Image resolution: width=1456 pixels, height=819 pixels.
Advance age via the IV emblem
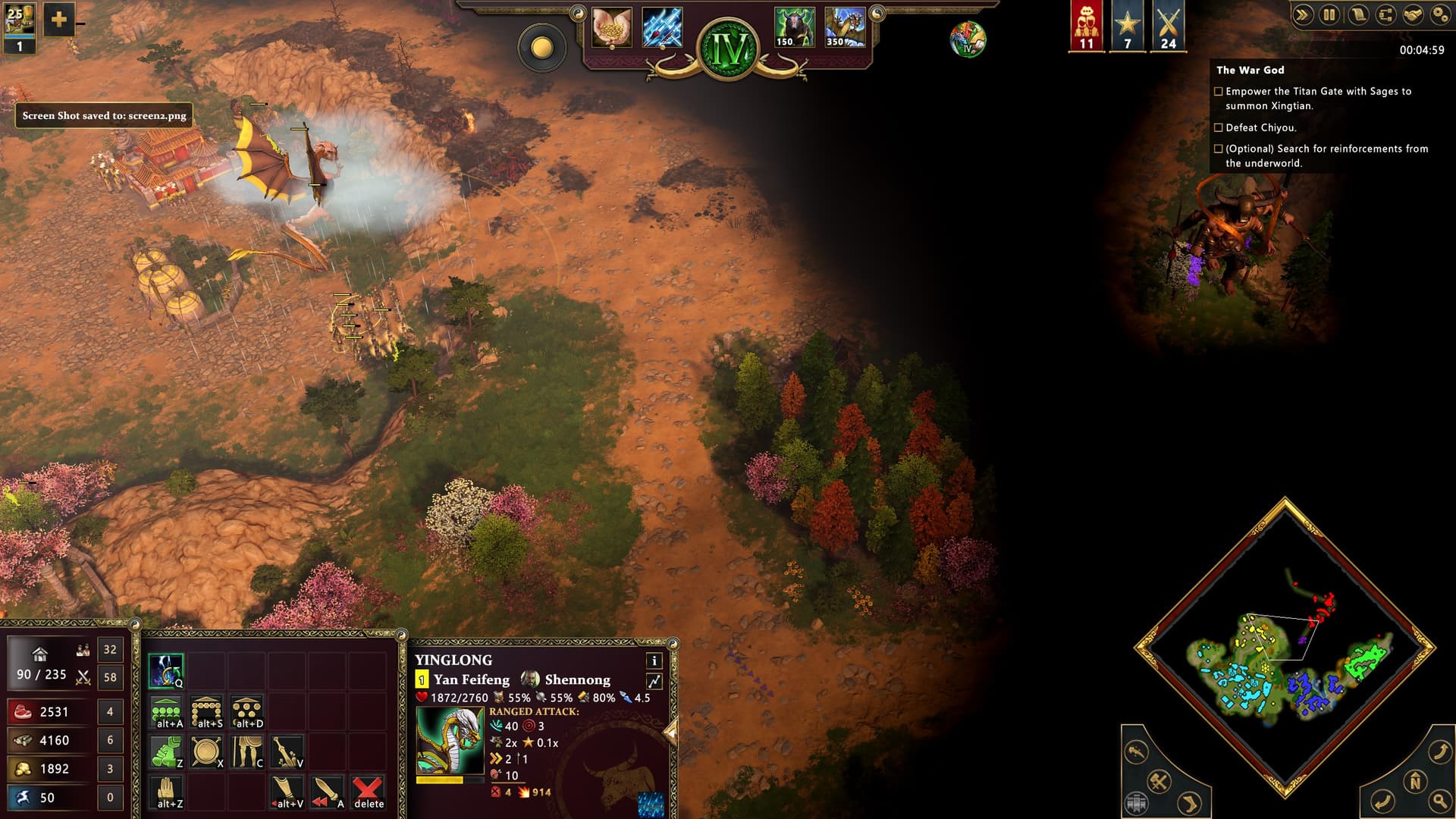[x=728, y=49]
